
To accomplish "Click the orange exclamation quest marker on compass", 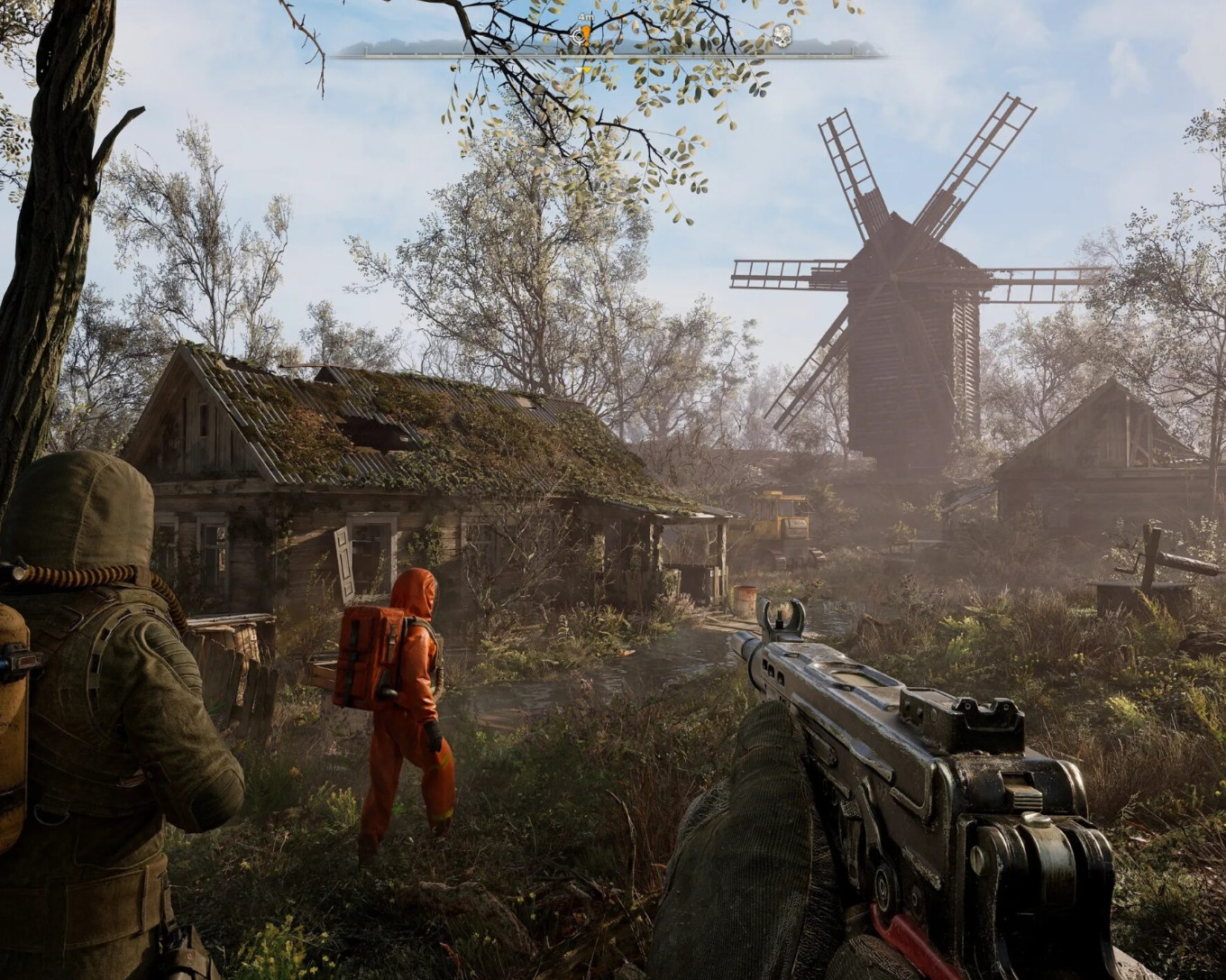I will click(586, 36).
